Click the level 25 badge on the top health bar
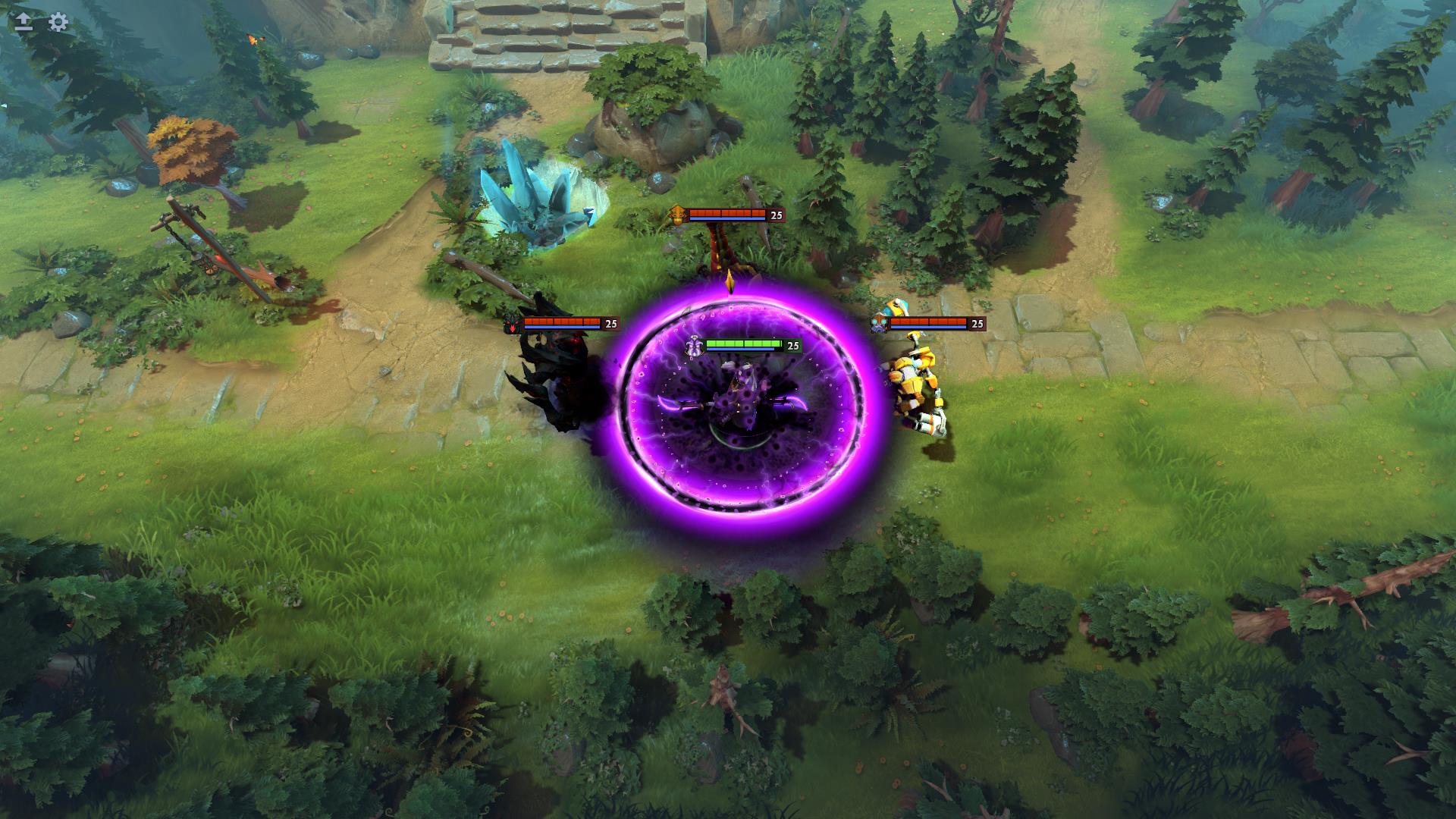This screenshot has height=819, width=1456. click(775, 215)
